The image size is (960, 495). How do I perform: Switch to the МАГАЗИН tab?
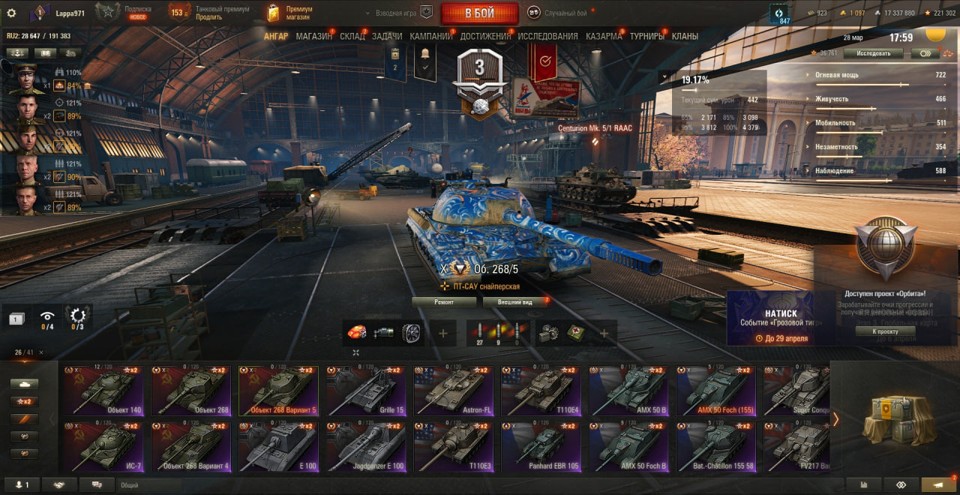point(314,36)
